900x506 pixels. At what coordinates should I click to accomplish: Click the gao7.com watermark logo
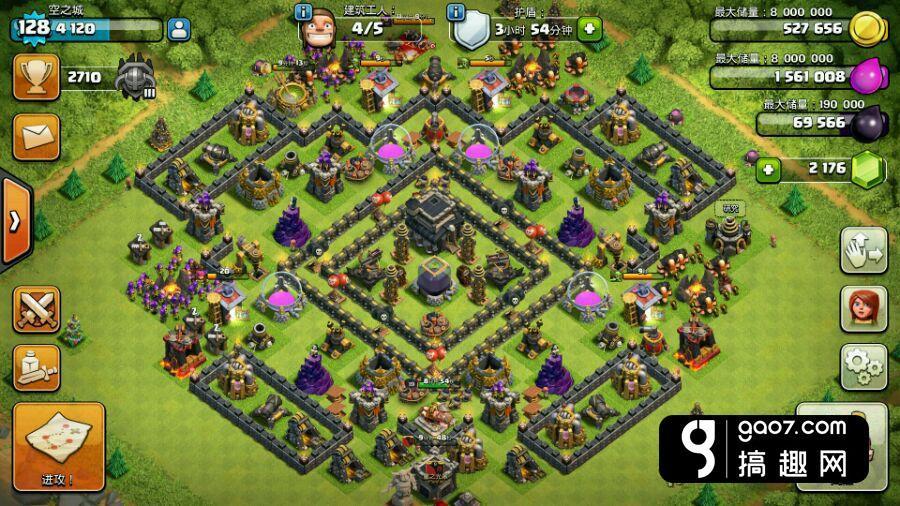764,448
